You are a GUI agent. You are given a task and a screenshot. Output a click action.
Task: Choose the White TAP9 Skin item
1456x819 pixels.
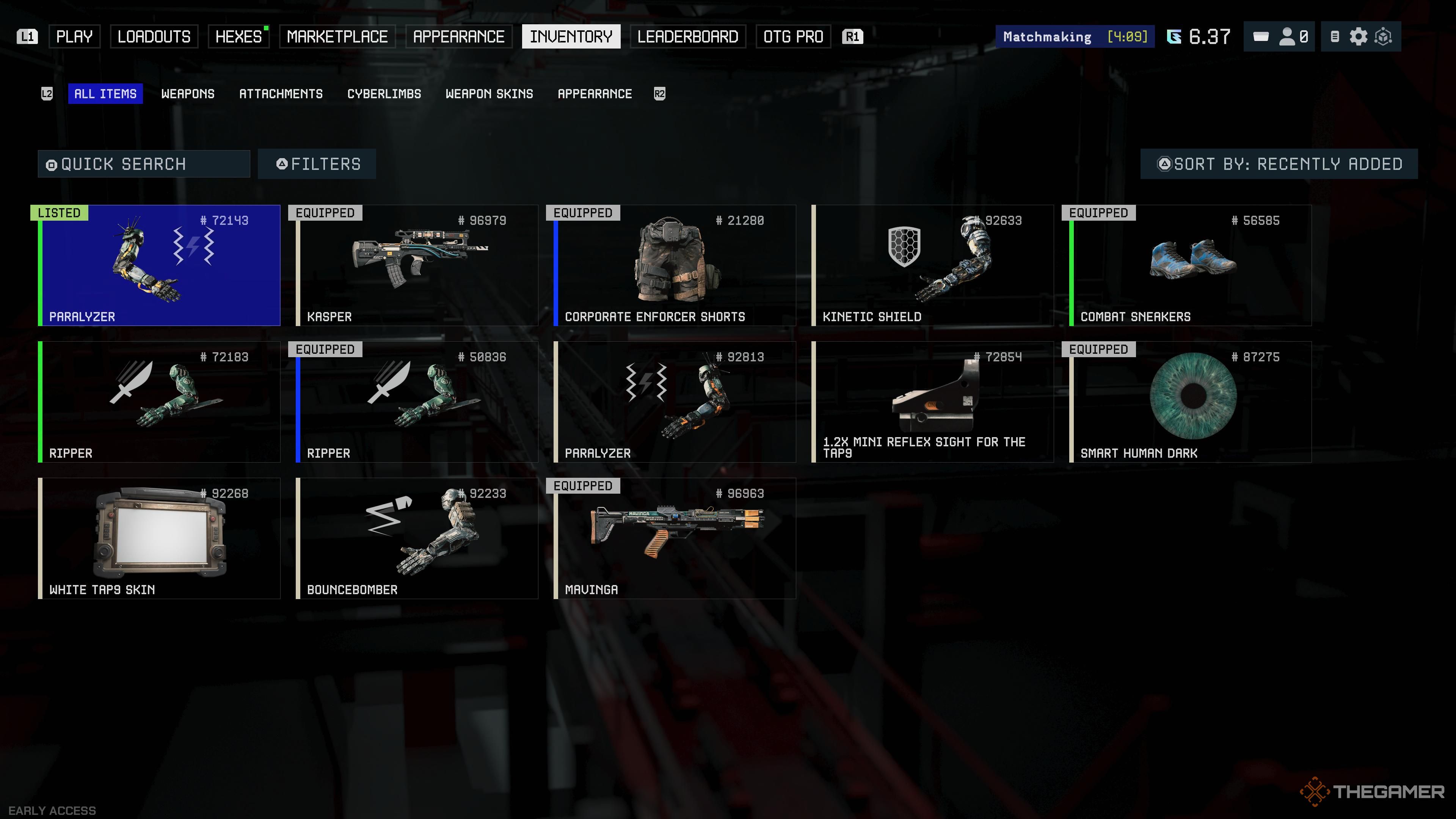[x=159, y=538]
